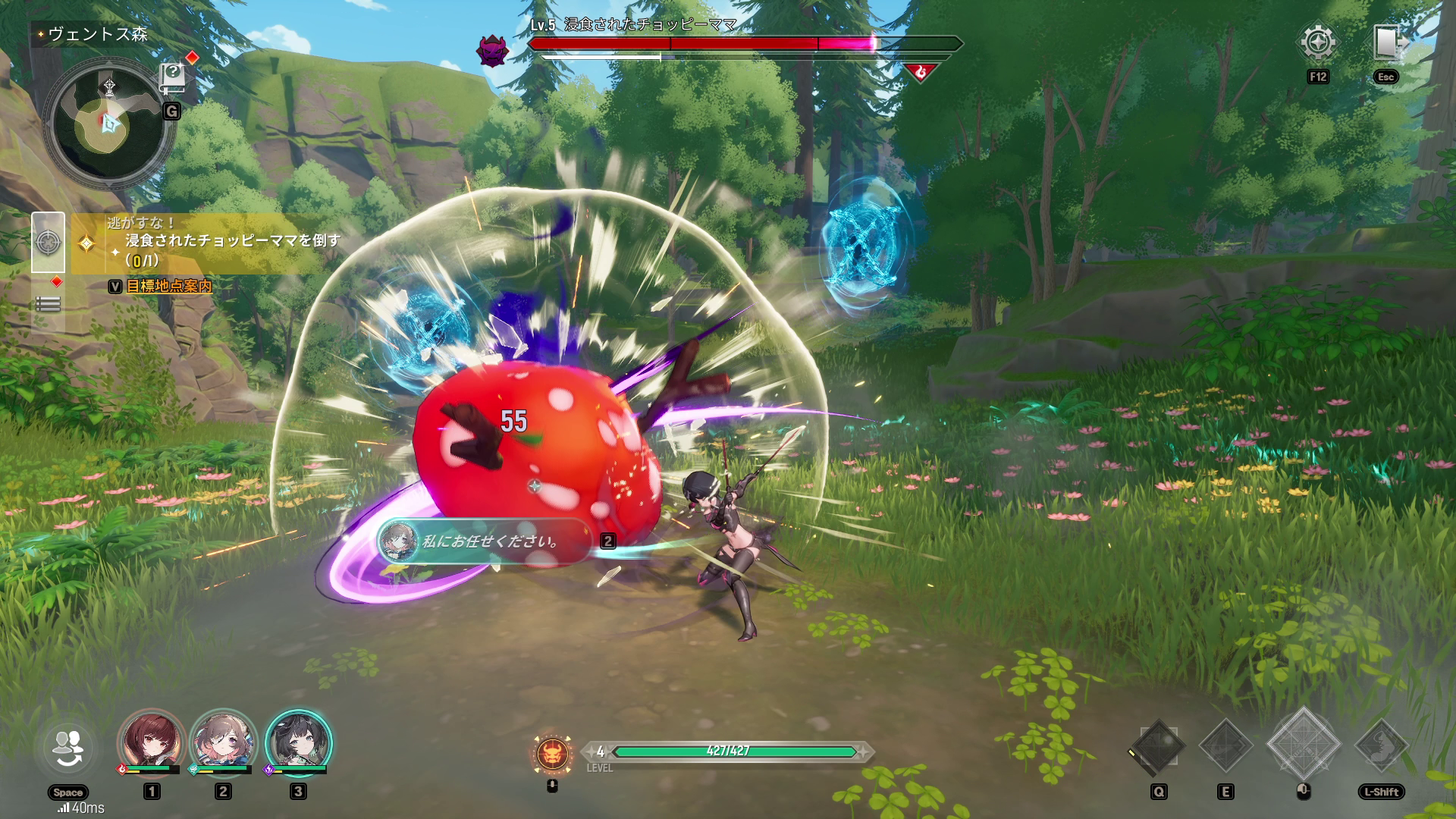Click the orange demon face icon

(553, 754)
